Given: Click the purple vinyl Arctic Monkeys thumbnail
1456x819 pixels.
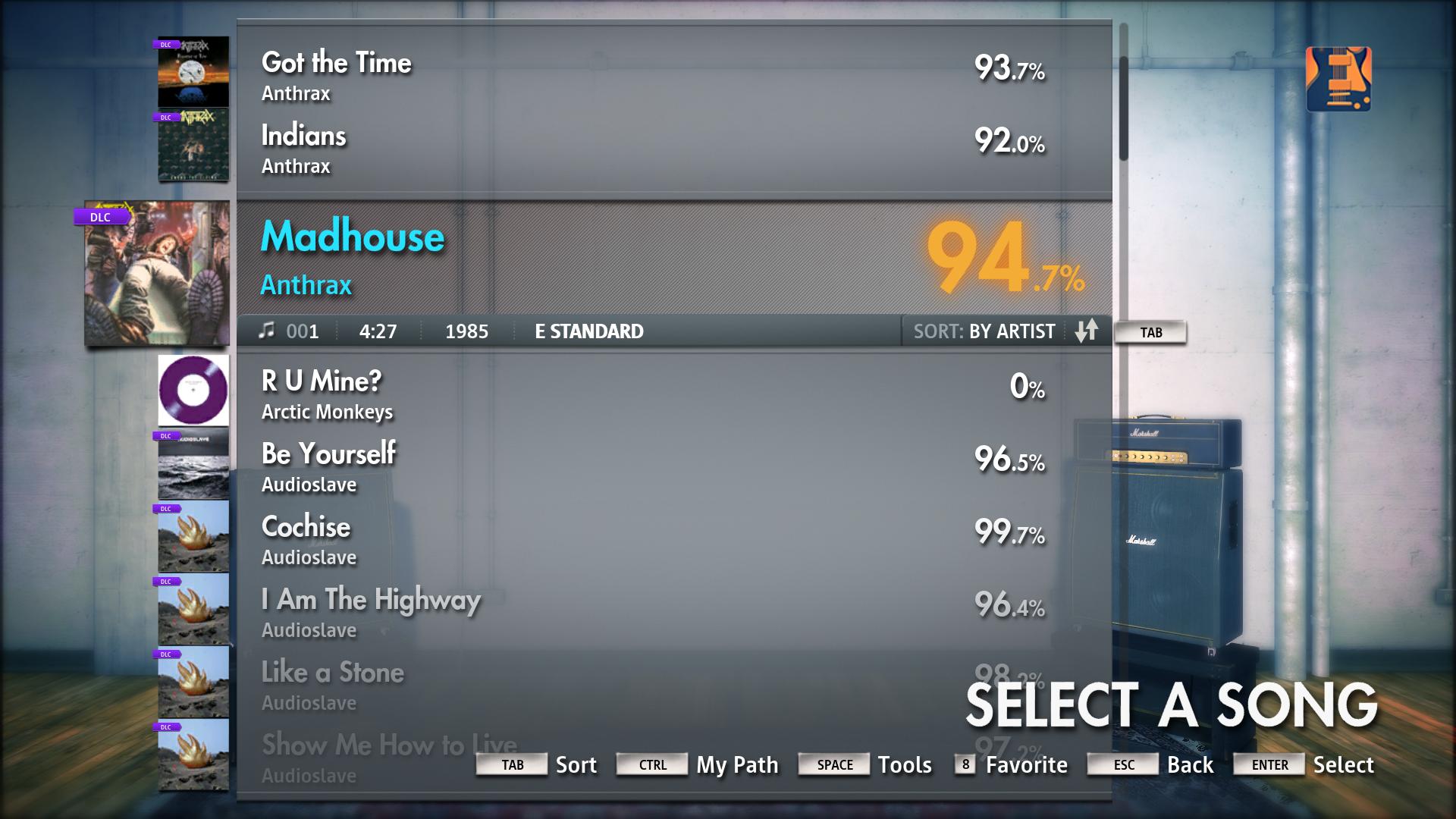Looking at the screenshot, I should coord(193,390).
